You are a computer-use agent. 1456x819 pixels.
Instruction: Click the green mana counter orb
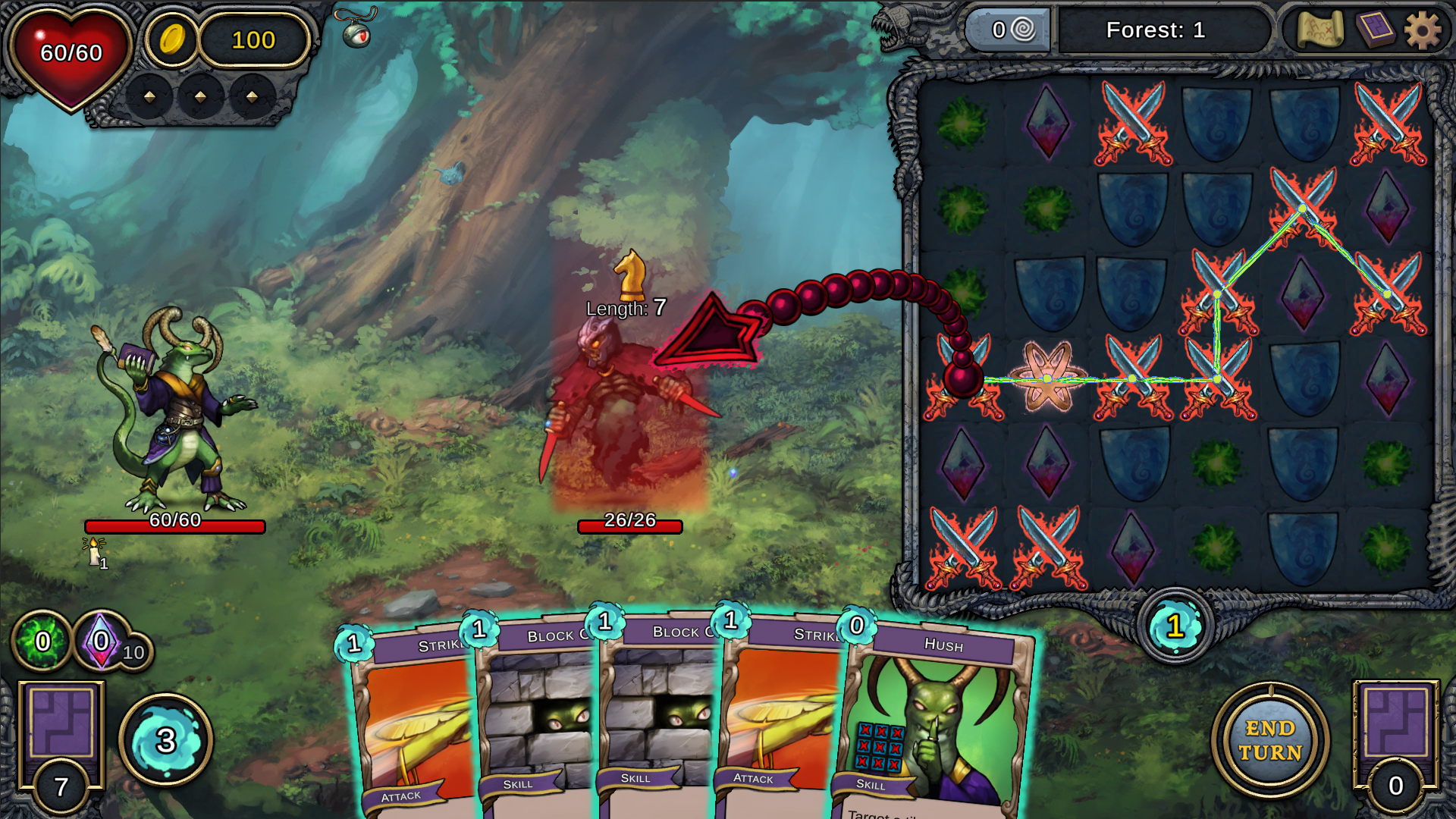pos(42,642)
